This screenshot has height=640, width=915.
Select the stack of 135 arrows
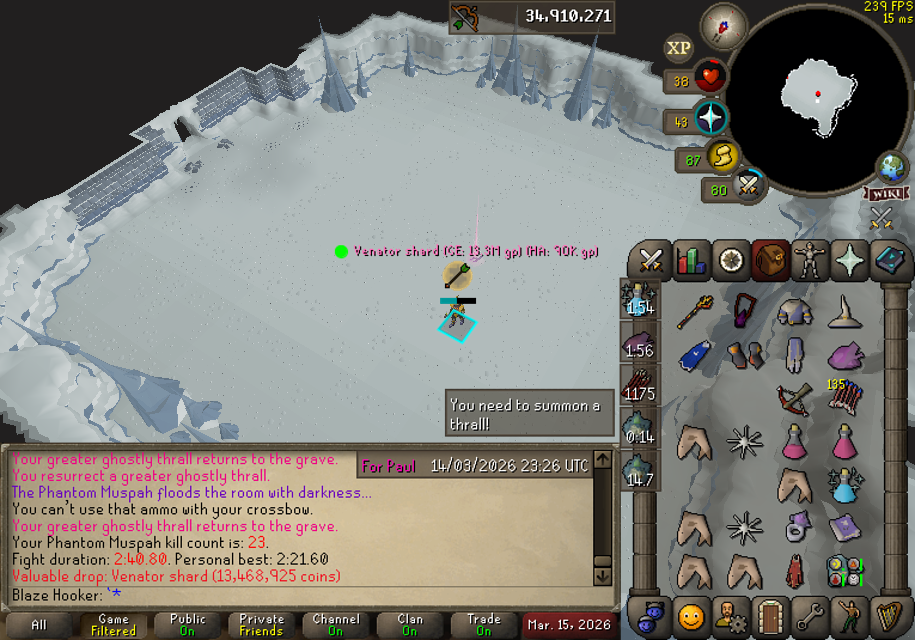point(846,397)
